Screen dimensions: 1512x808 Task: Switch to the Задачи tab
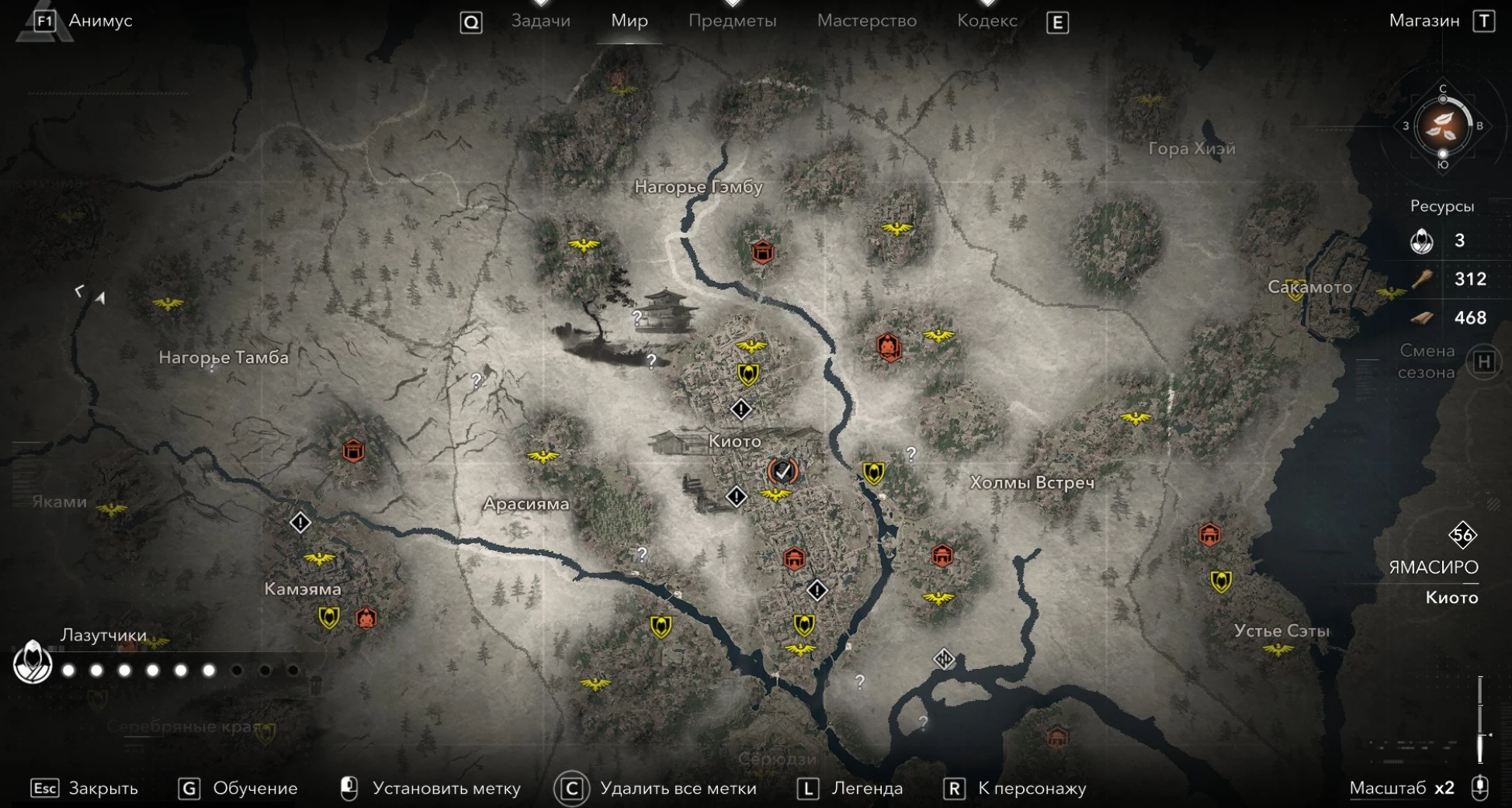pyautogui.click(x=540, y=21)
